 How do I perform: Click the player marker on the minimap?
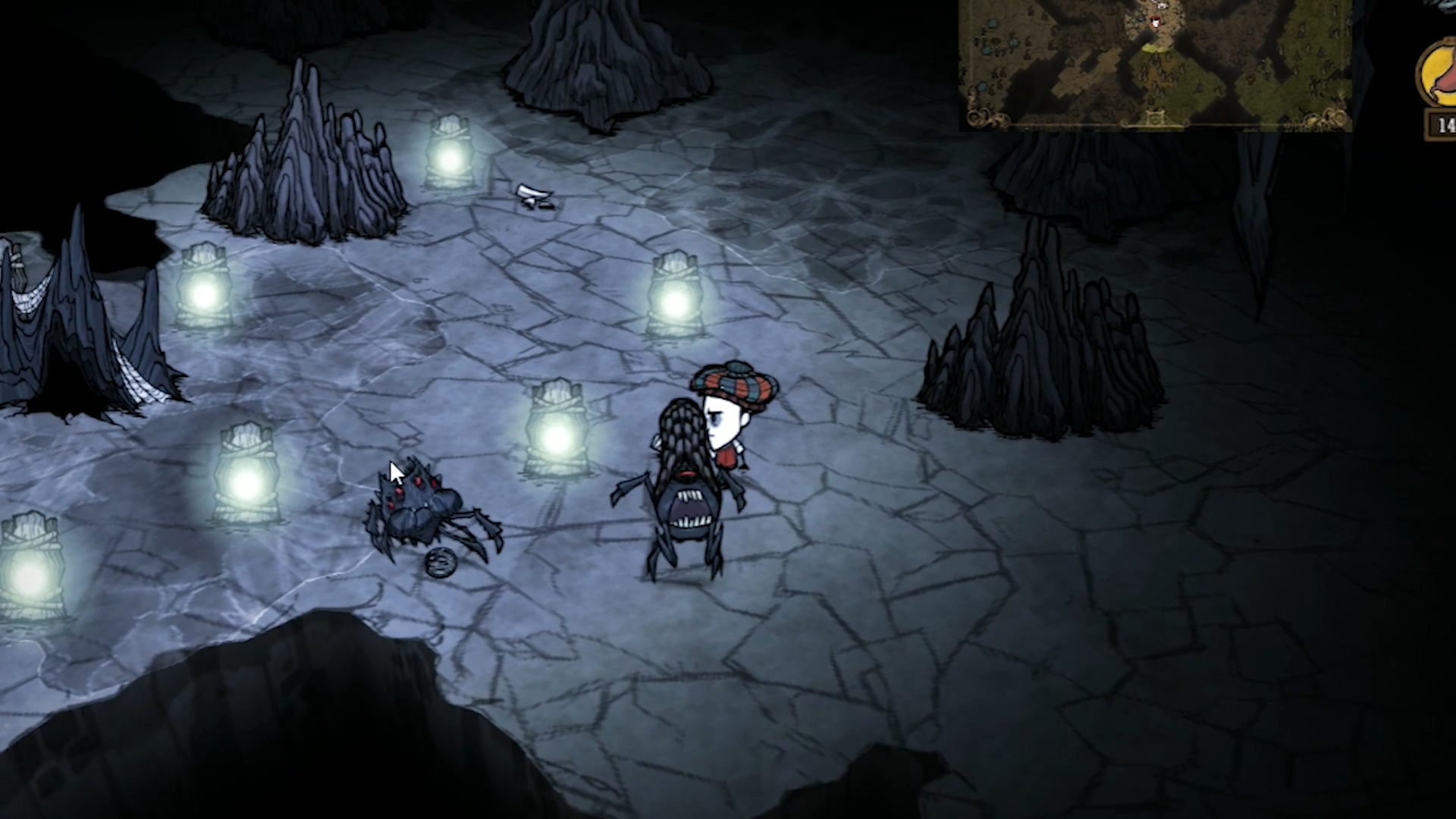[1155, 21]
